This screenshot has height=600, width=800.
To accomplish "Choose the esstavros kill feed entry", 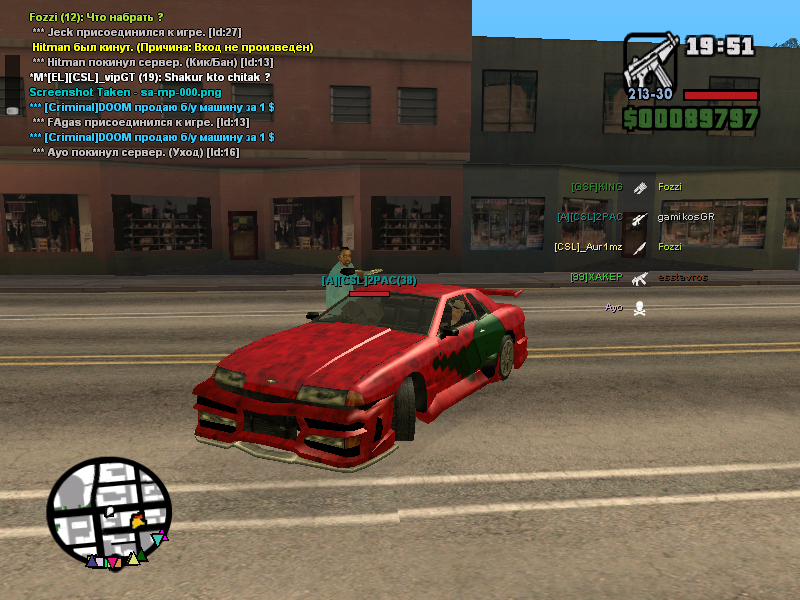I will 682,277.
